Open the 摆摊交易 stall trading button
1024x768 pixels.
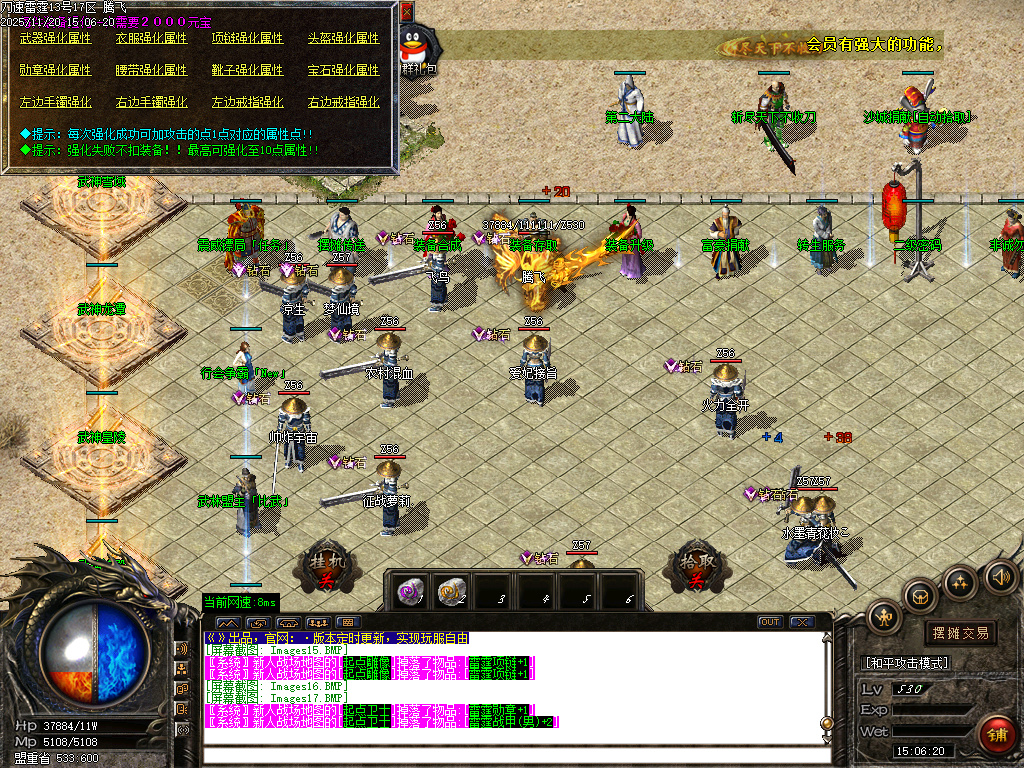pyautogui.click(x=960, y=632)
